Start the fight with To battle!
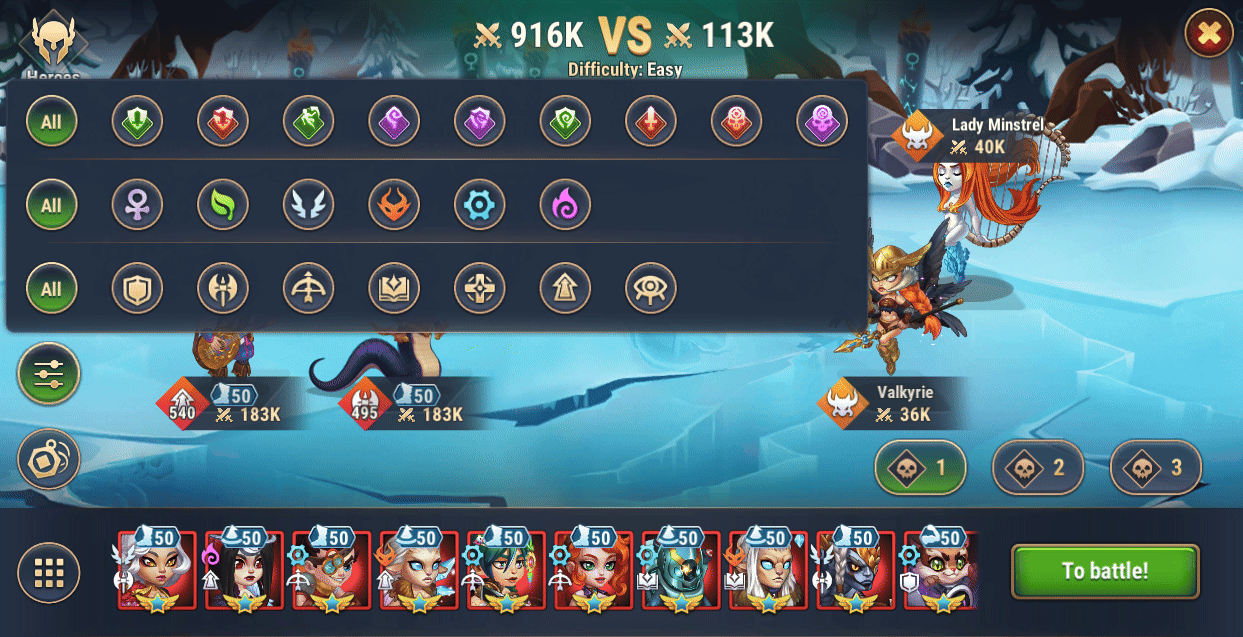 (x=1104, y=571)
